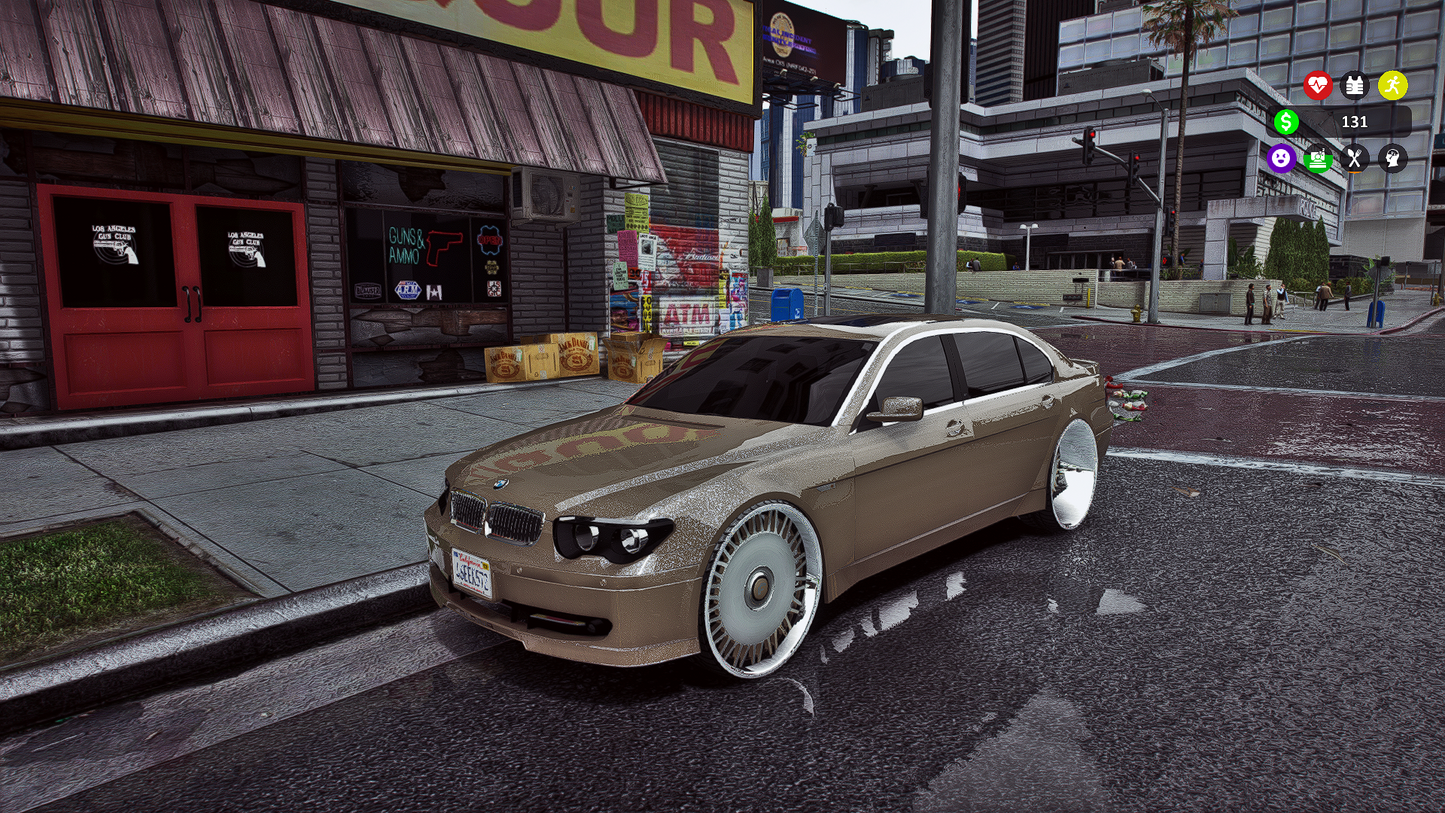This screenshot has width=1445, height=813.
Task: Toggle the blue OPEN neon sign
Action: coord(488,242)
